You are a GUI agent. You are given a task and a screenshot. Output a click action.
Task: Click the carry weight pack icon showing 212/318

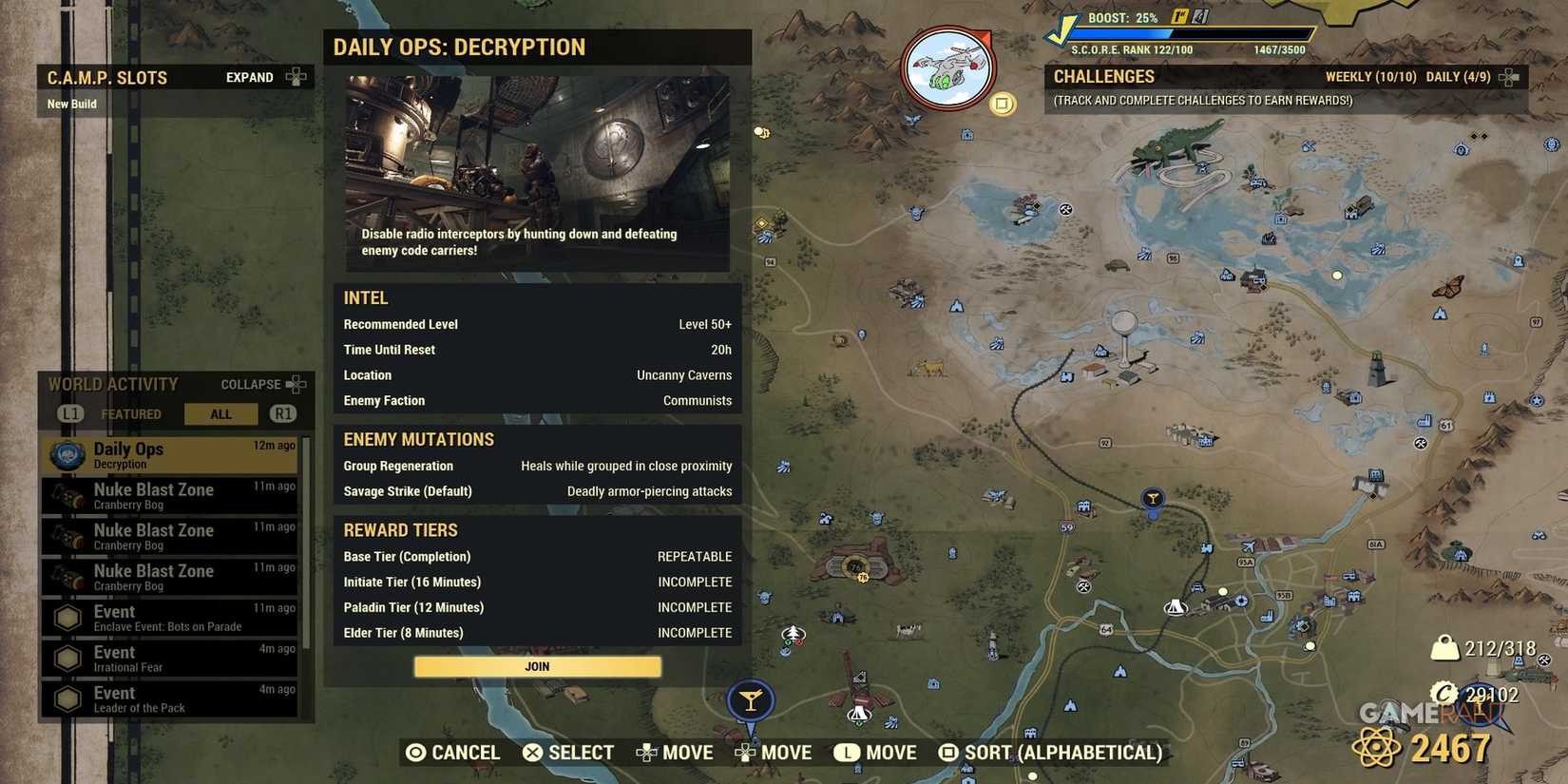1444,646
